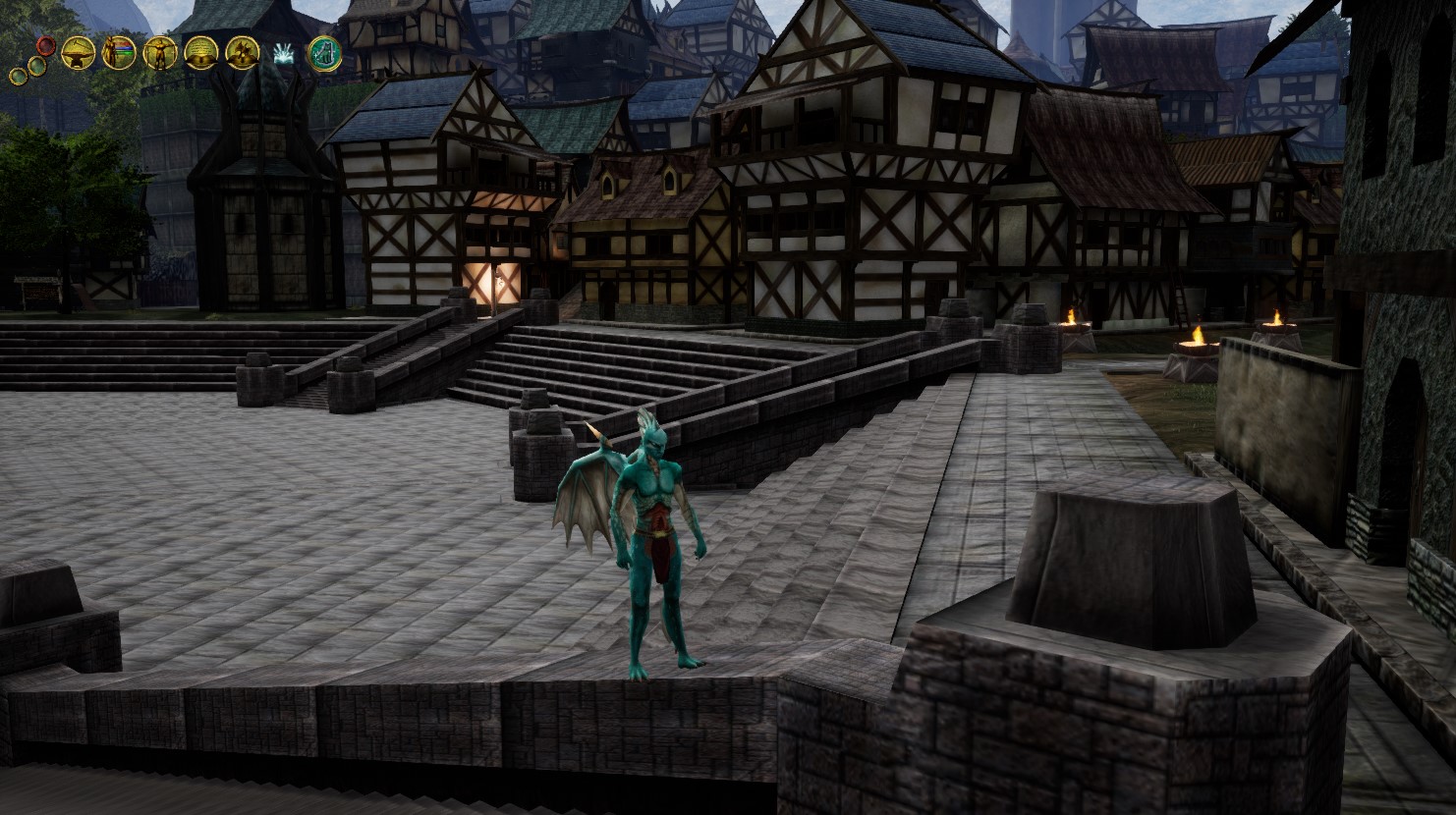Viewport: 1456px width, 815px height.
Task: Open the book icon
Action: click(x=200, y=52)
